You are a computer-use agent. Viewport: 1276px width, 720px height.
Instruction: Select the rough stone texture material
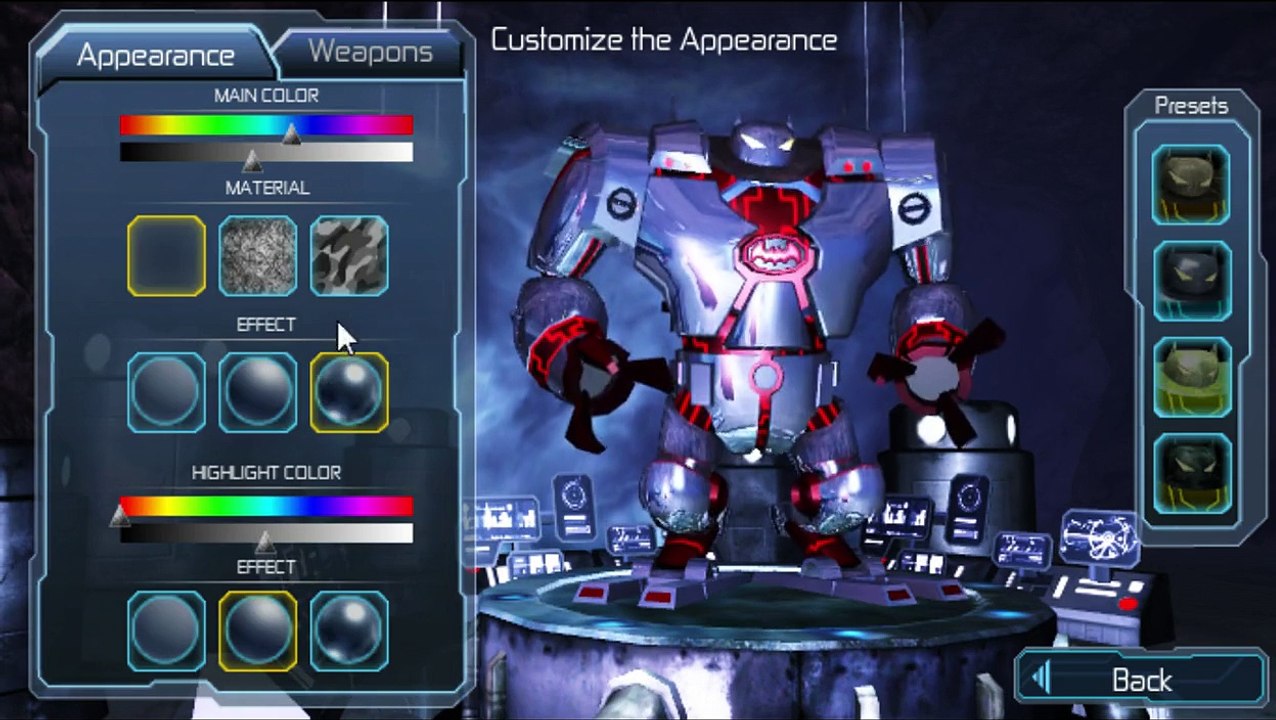(x=258, y=256)
